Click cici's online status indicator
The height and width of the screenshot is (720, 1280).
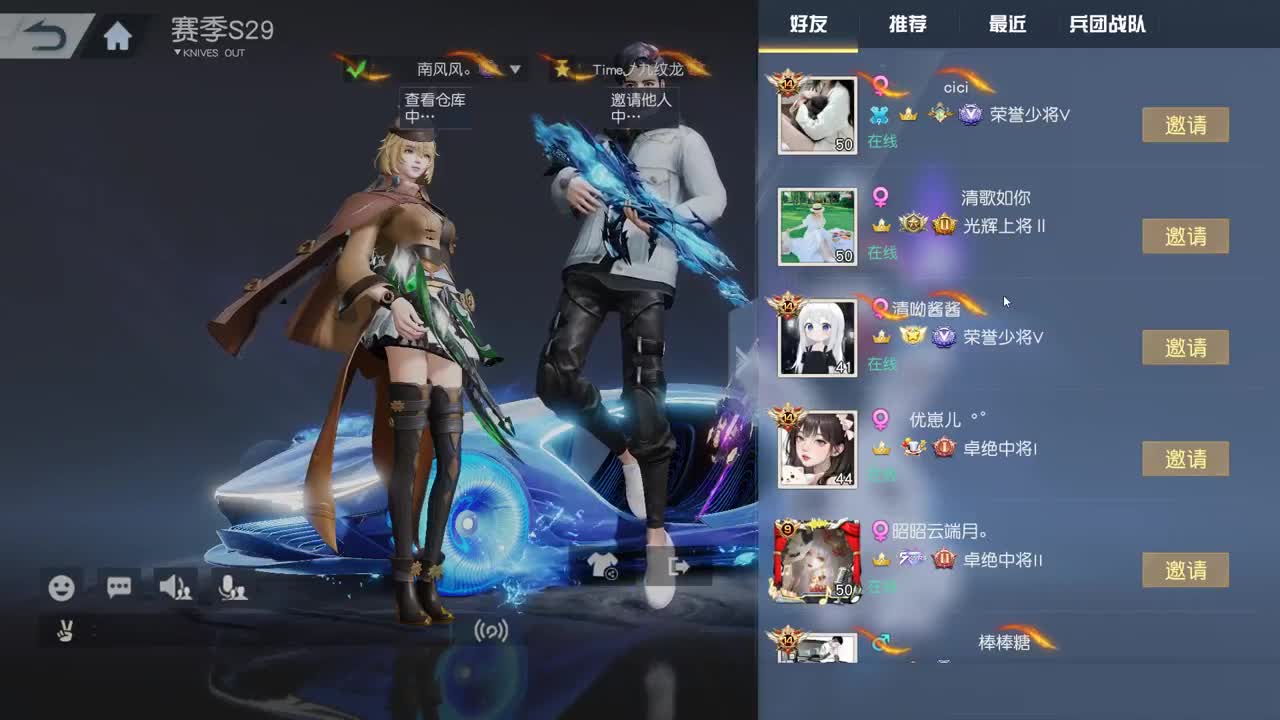coord(884,142)
